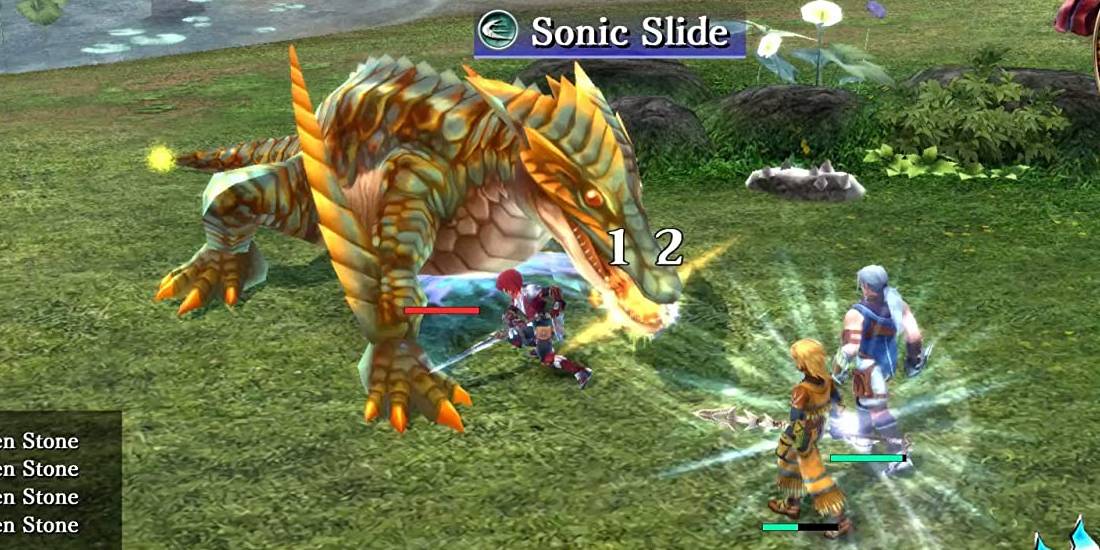Screen dimensions: 1100x550
Task: Select the swirl icon beside Sonic Slide
Action: (498, 31)
